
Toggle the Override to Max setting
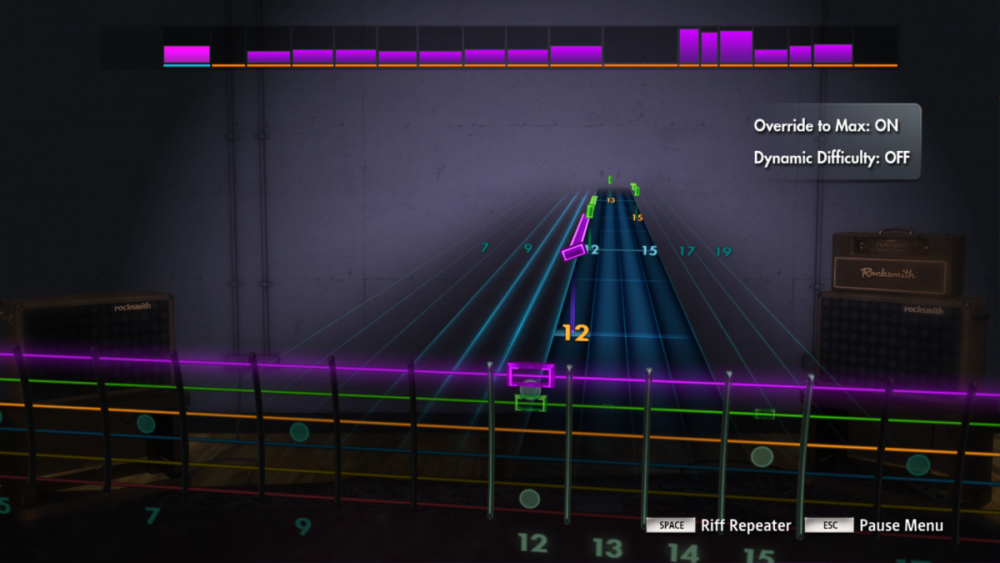click(825, 127)
